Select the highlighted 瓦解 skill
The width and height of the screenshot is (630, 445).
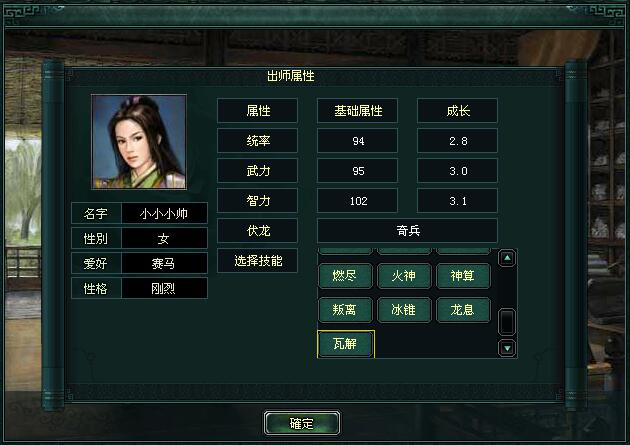point(345,344)
